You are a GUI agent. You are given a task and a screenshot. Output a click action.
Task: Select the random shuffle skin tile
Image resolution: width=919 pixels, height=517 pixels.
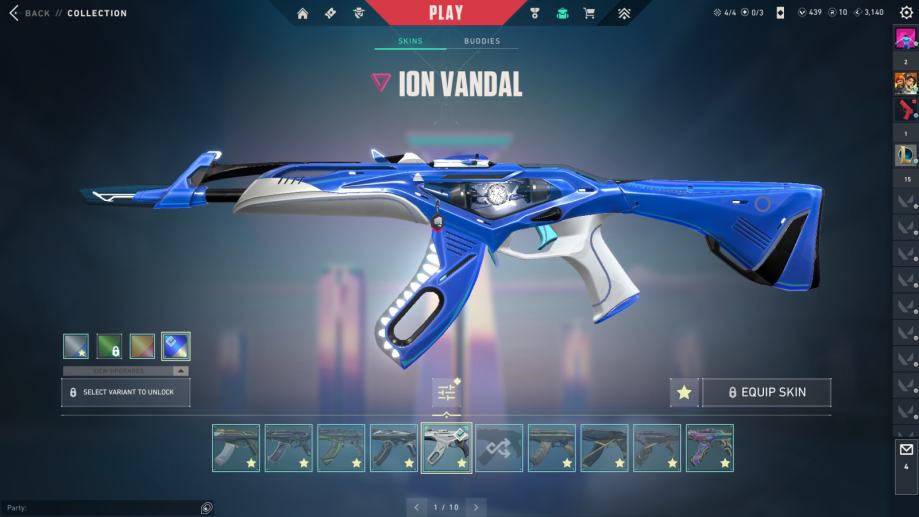click(498, 448)
